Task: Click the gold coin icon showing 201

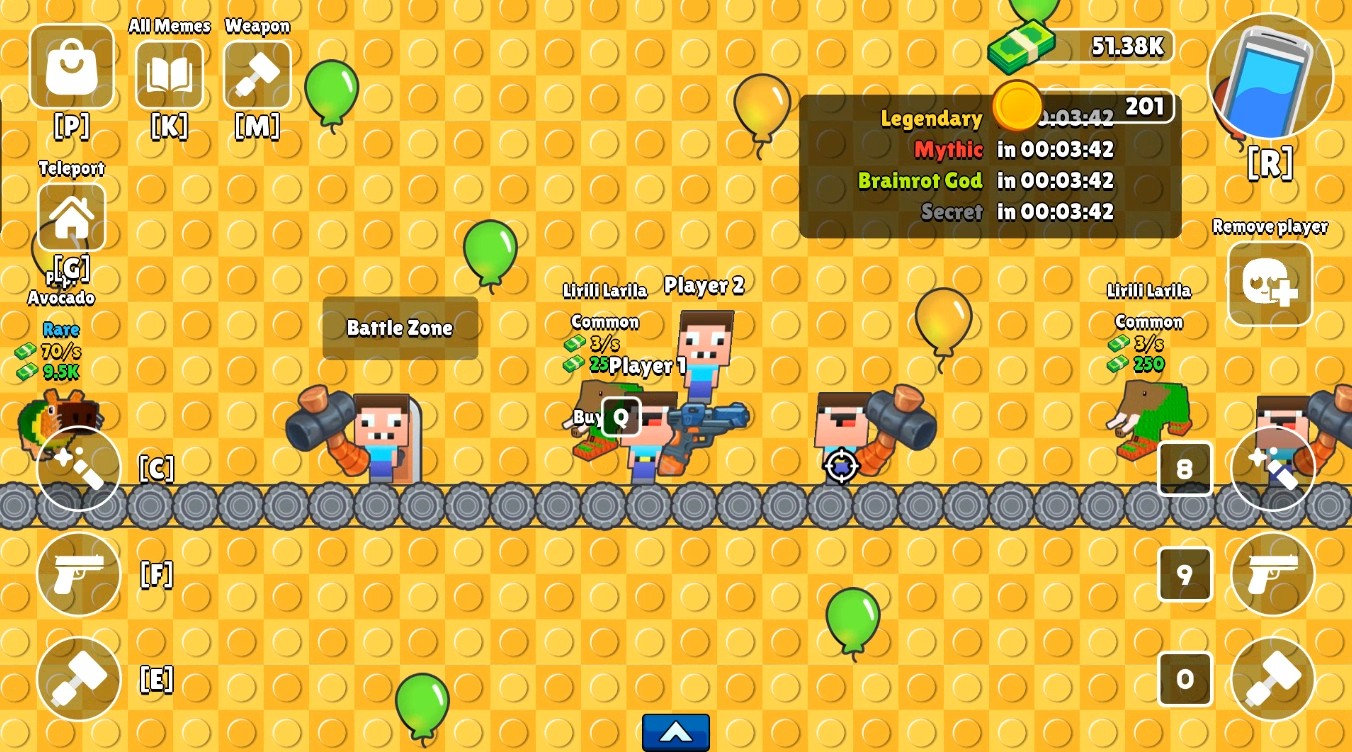Action: pos(1017,106)
